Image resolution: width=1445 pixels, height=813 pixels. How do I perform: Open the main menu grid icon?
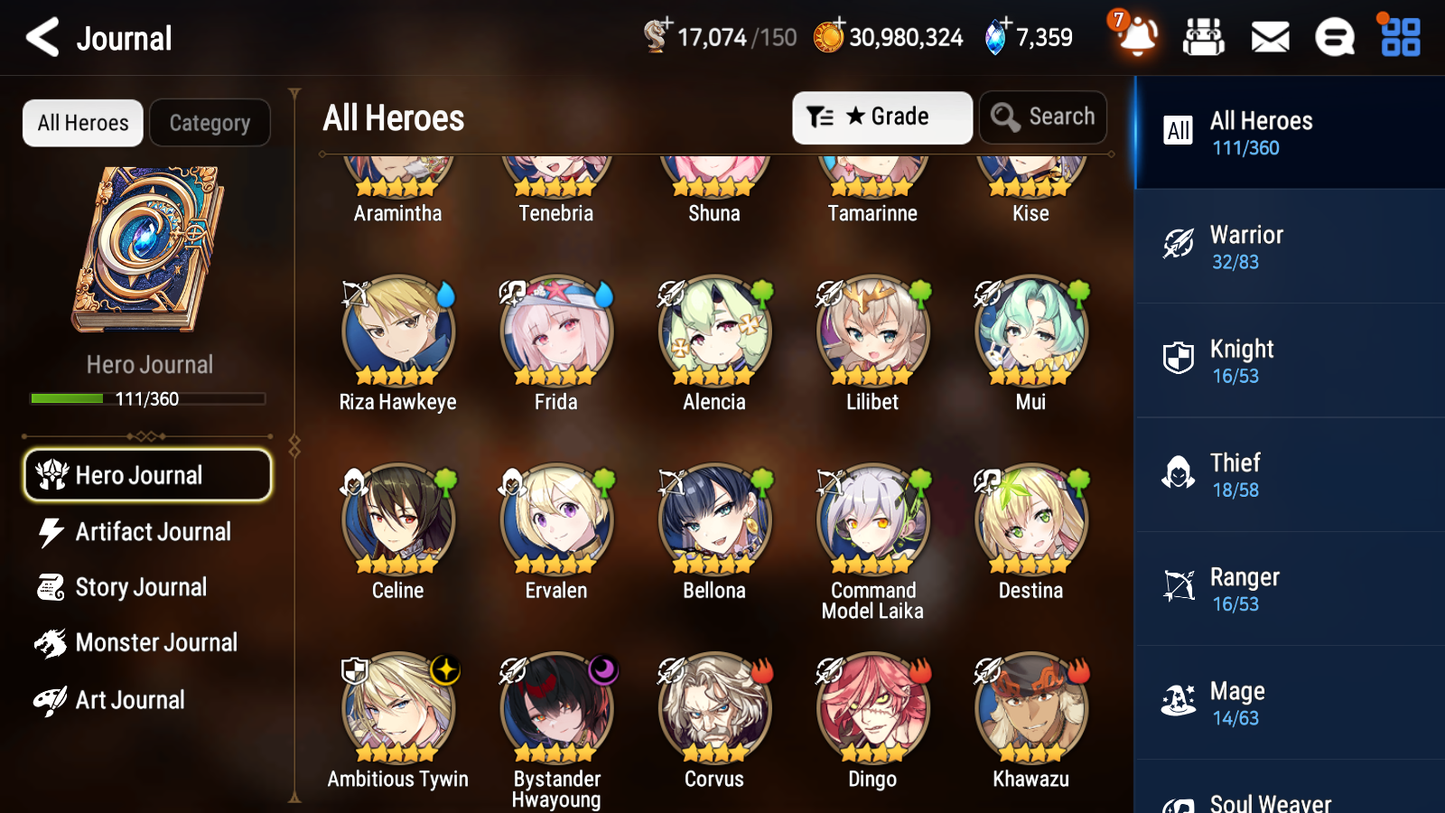[x=1399, y=35]
